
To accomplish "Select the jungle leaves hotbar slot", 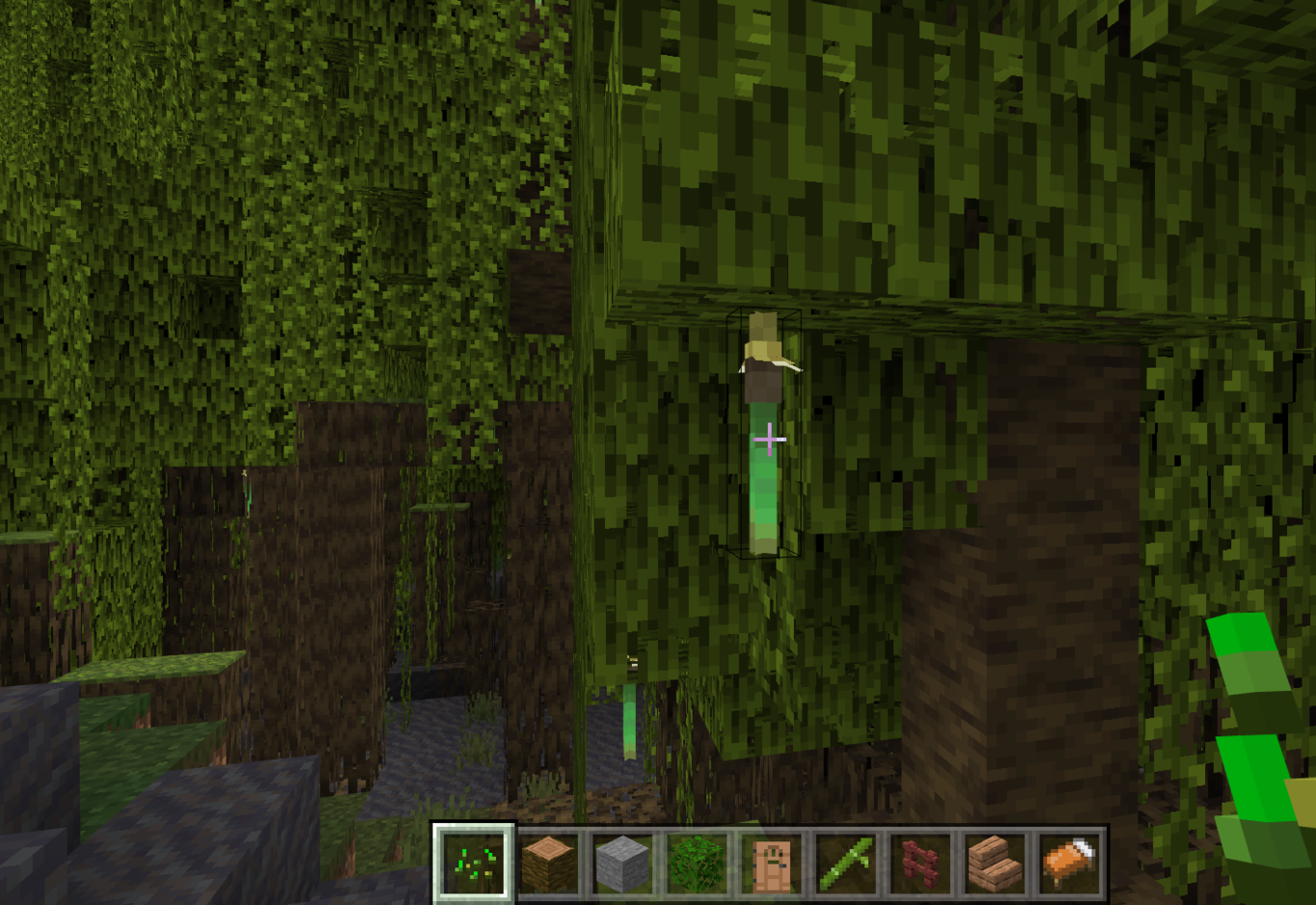I will coord(697,864).
